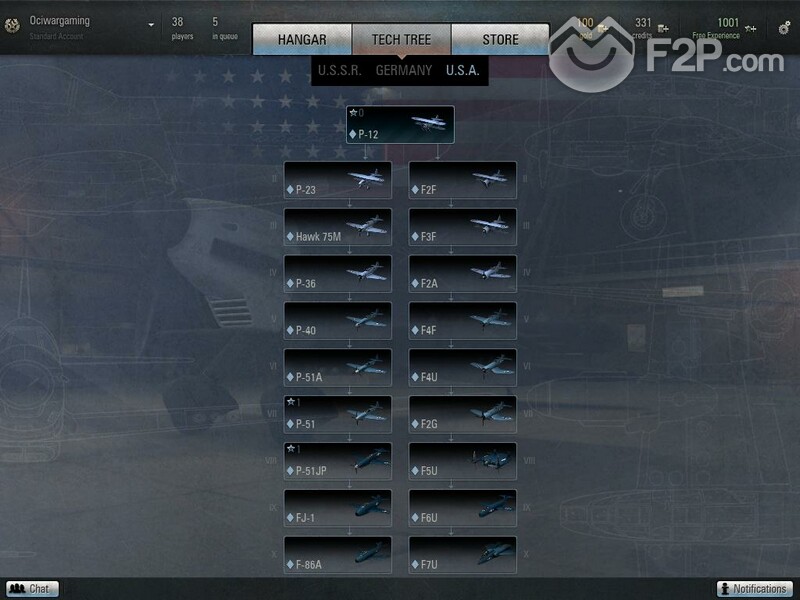The height and width of the screenshot is (600, 800).
Task: Choose the F-86A jet node
Action: (x=337, y=556)
